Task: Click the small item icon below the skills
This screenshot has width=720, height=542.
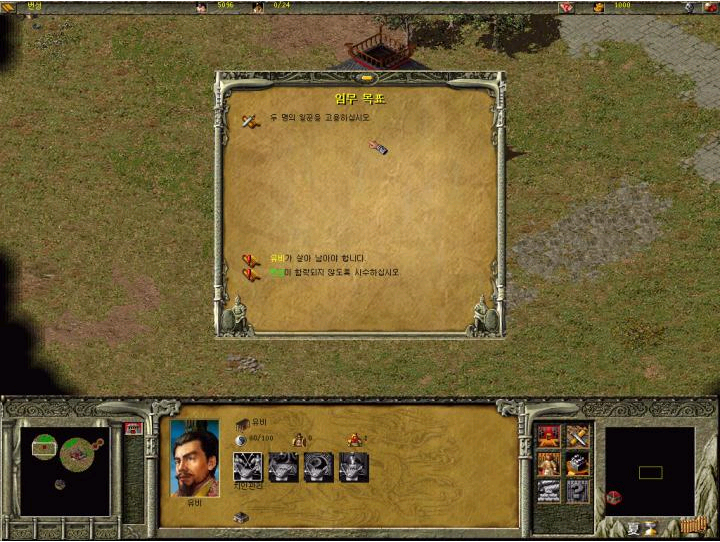Action: pyautogui.click(x=241, y=517)
